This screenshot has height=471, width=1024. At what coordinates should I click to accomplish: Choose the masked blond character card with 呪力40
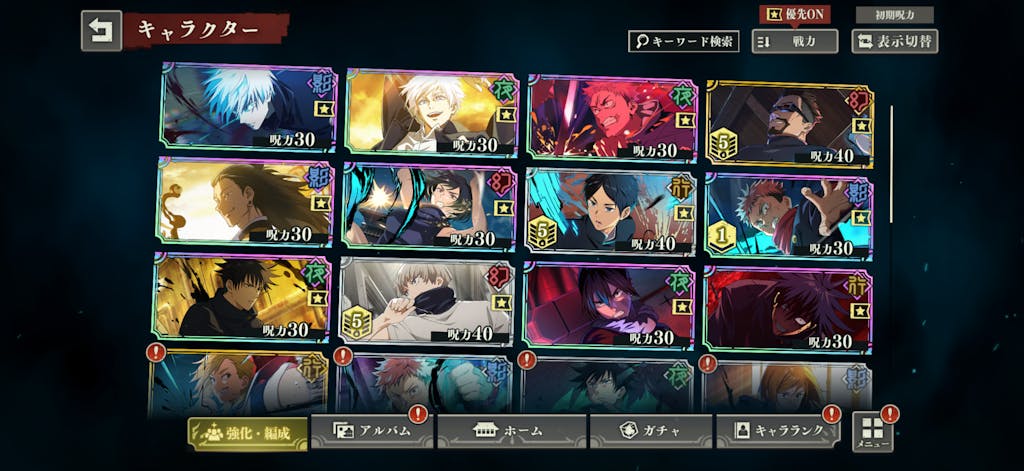point(427,301)
